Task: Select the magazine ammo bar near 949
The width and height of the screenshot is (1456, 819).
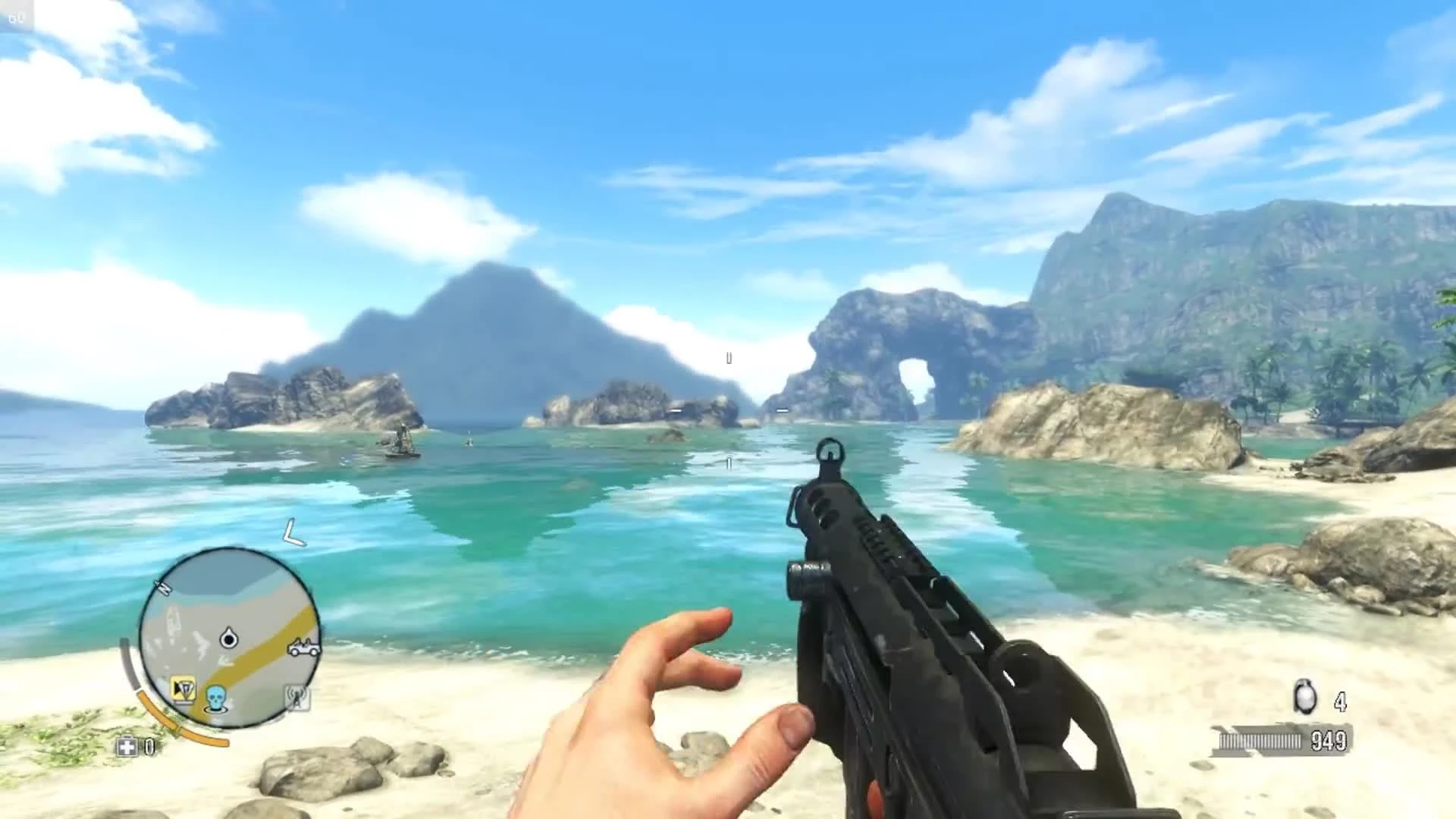Action: (1260, 741)
